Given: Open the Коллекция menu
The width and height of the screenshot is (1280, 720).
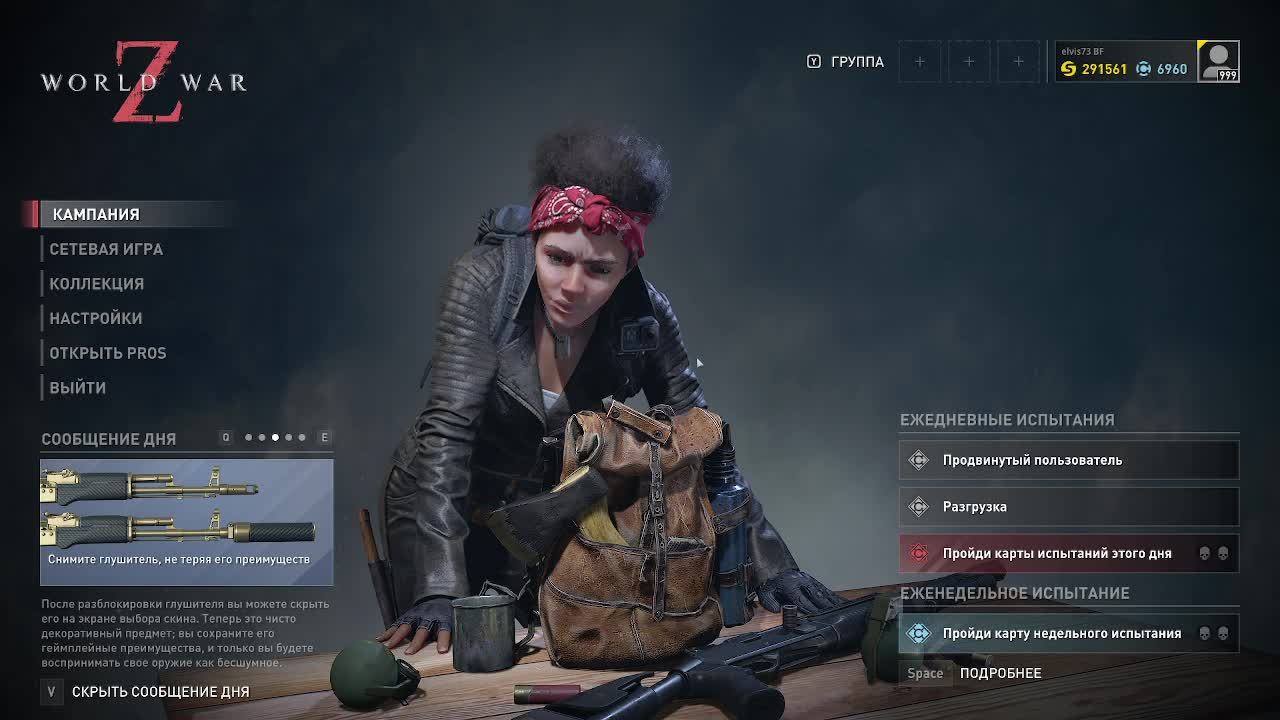Looking at the screenshot, I should [x=97, y=284].
